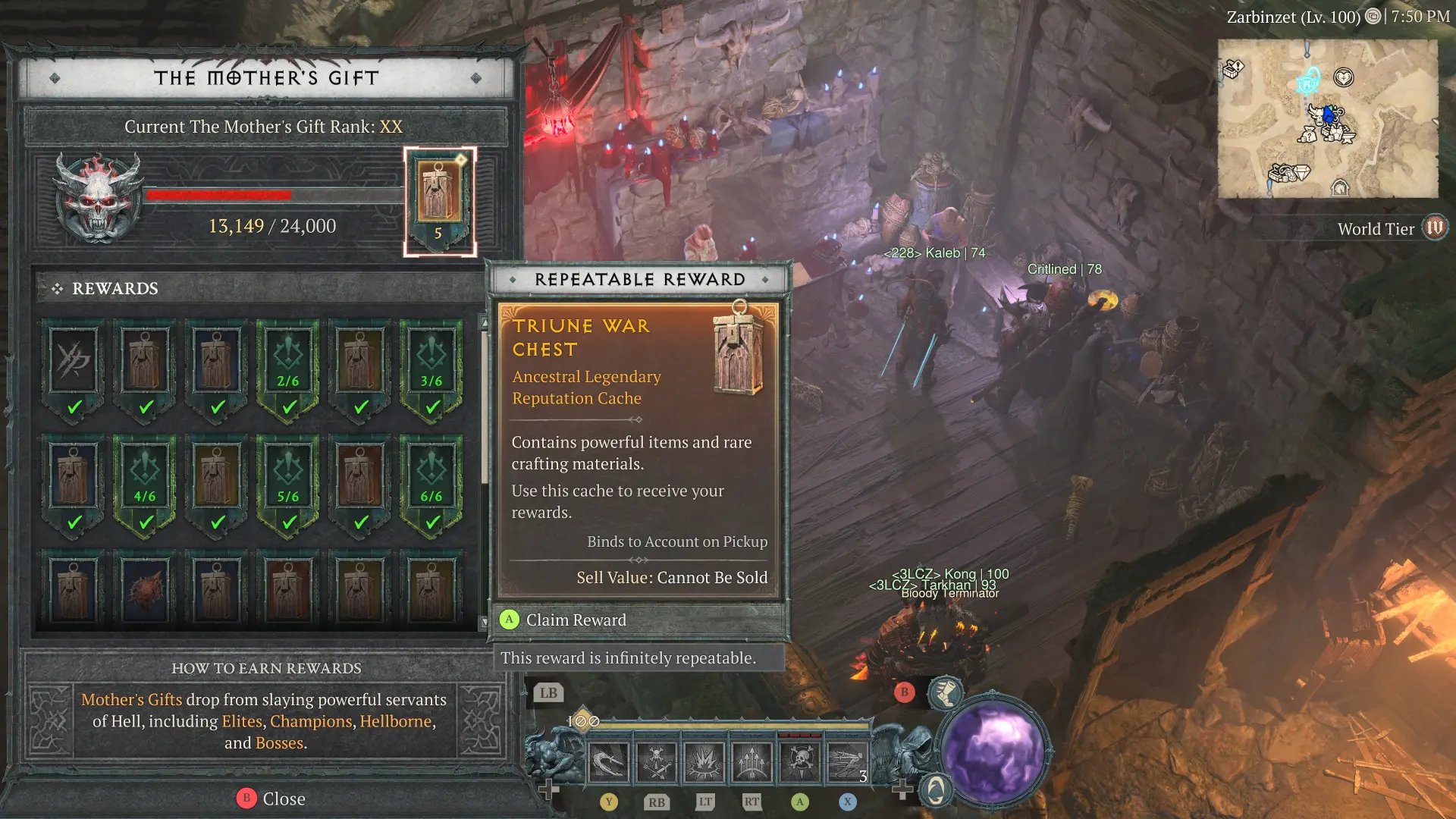Pick the reward tile labeled 5/6
1456x819 pixels.
click(x=288, y=477)
